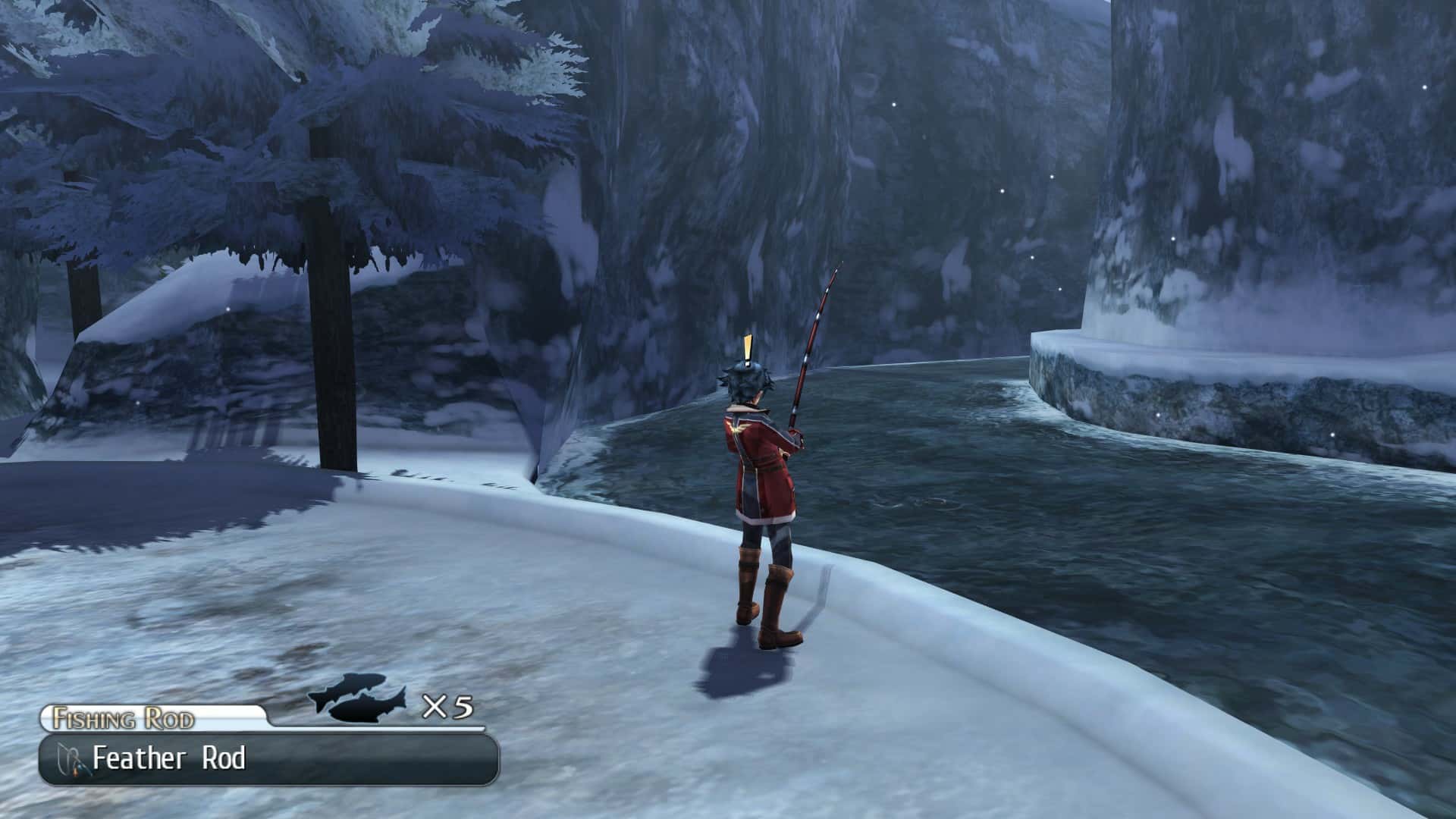Click the hook graphic in the Feather Rod icon
This screenshot has height=819, width=1456.
click(x=67, y=758)
